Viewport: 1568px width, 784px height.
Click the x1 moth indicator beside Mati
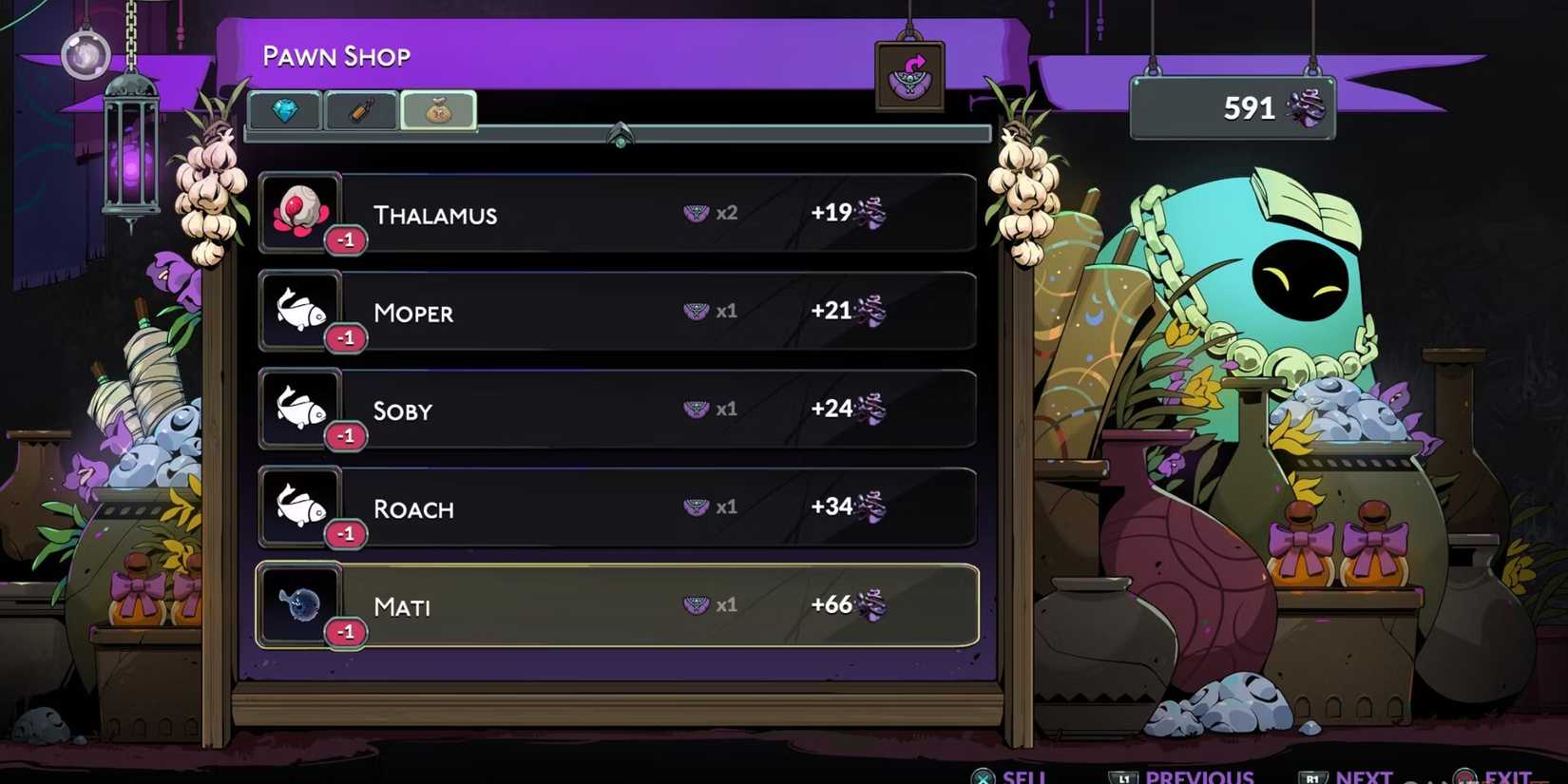(711, 602)
